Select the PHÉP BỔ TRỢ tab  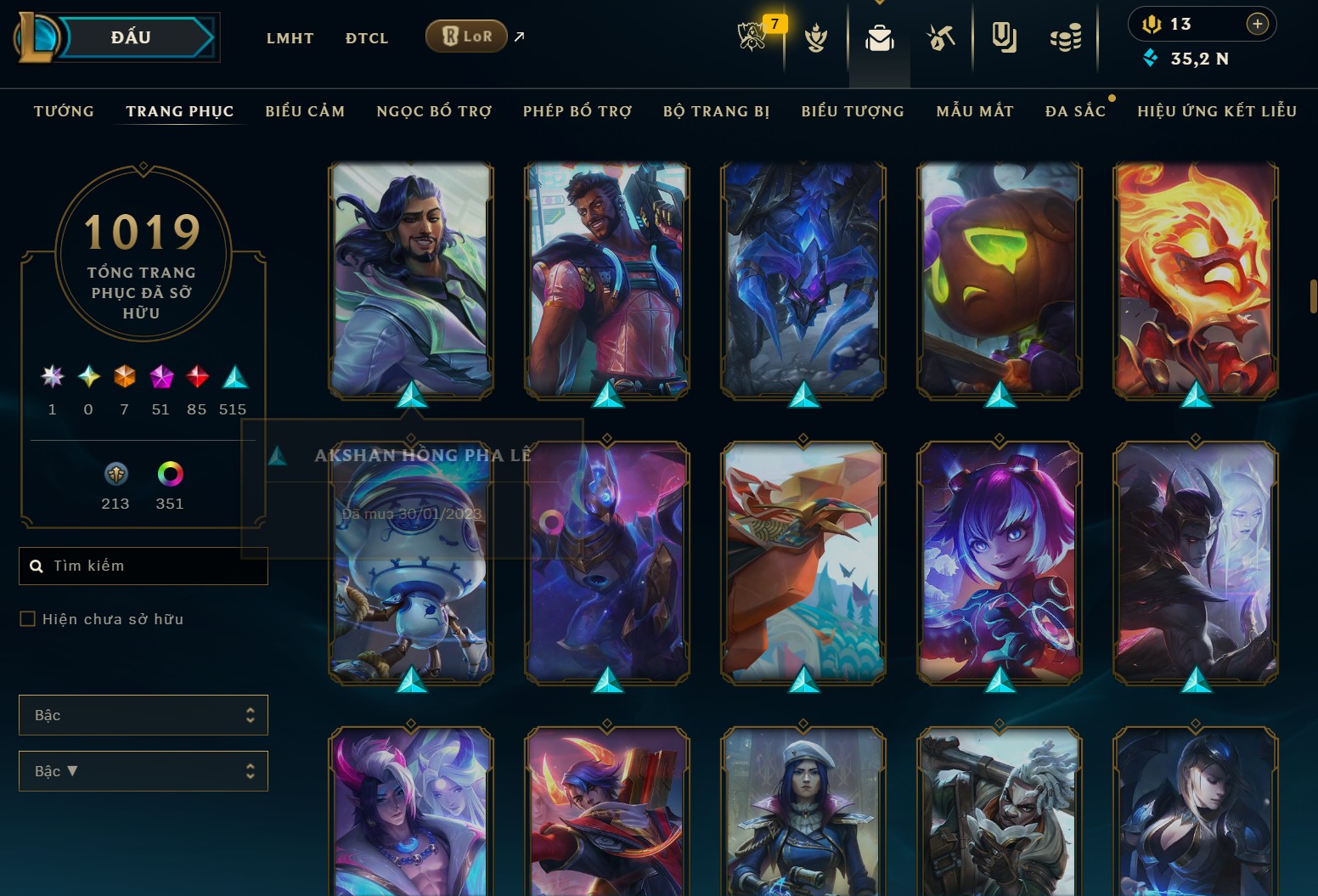577,111
